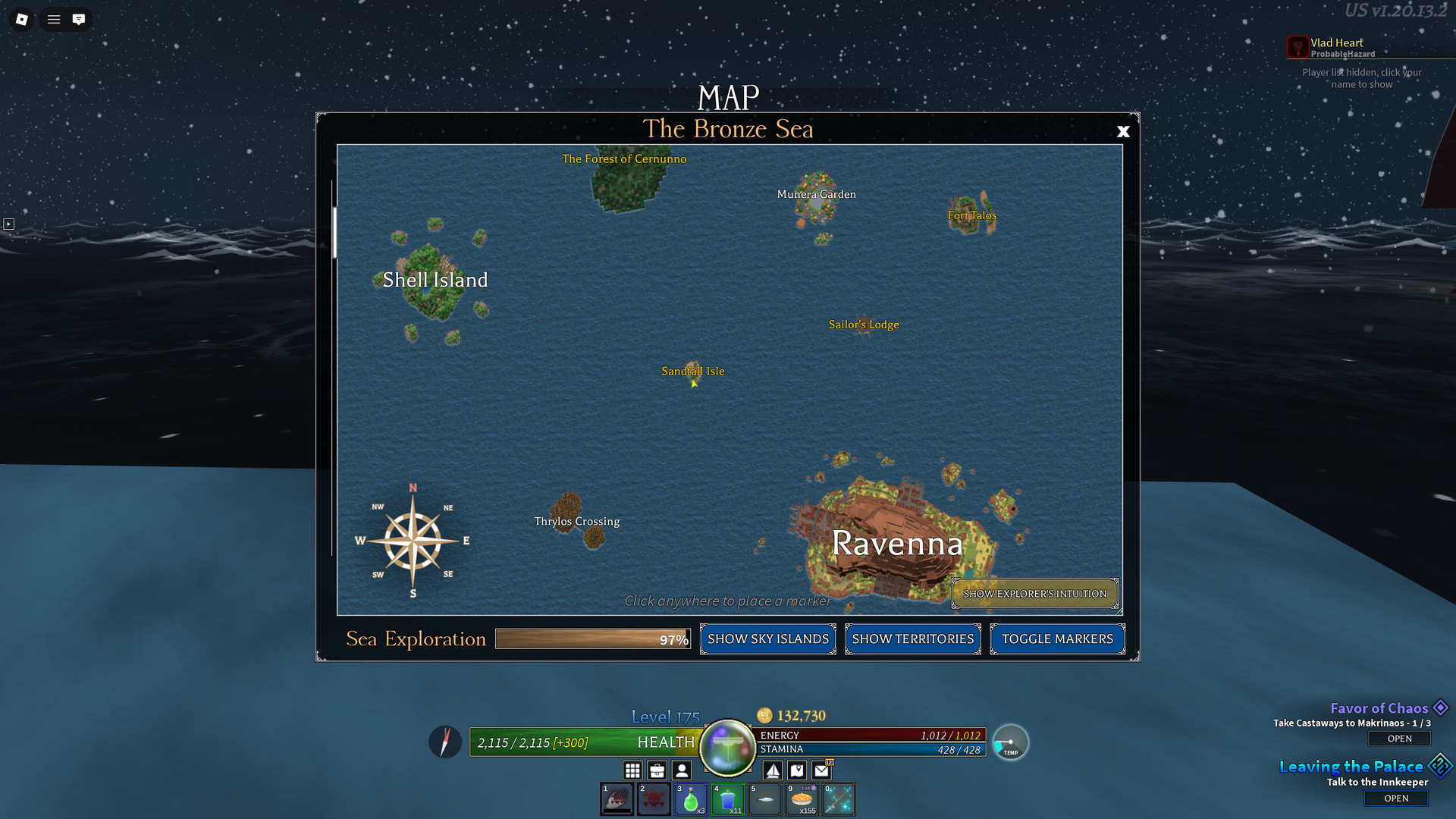
Task: Open the Favor of Chaos quest
Action: pyautogui.click(x=1399, y=739)
